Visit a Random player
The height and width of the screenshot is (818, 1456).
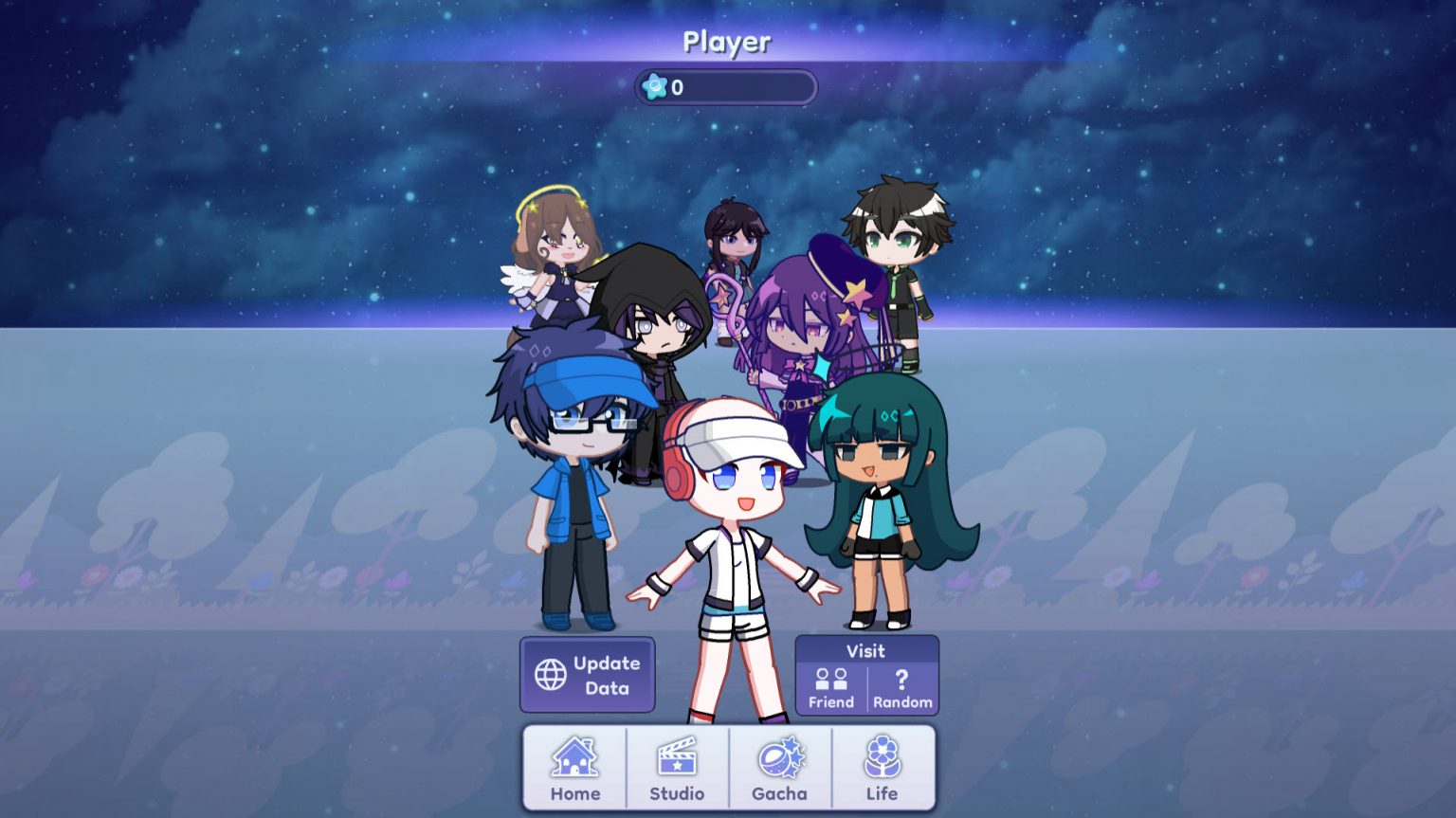point(901,687)
